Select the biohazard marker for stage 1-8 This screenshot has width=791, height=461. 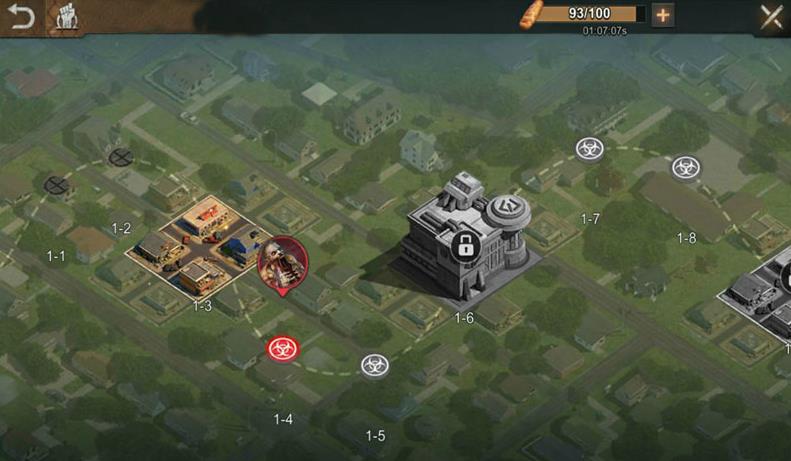(x=685, y=167)
